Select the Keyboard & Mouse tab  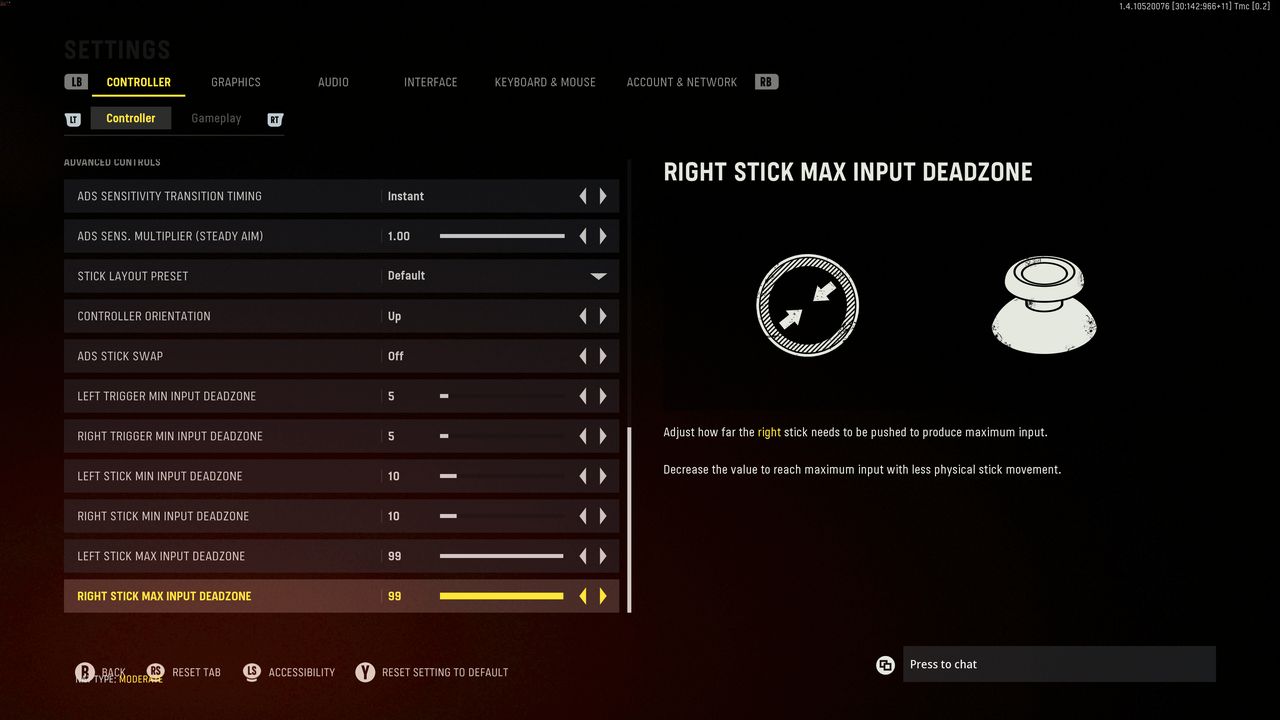(545, 82)
